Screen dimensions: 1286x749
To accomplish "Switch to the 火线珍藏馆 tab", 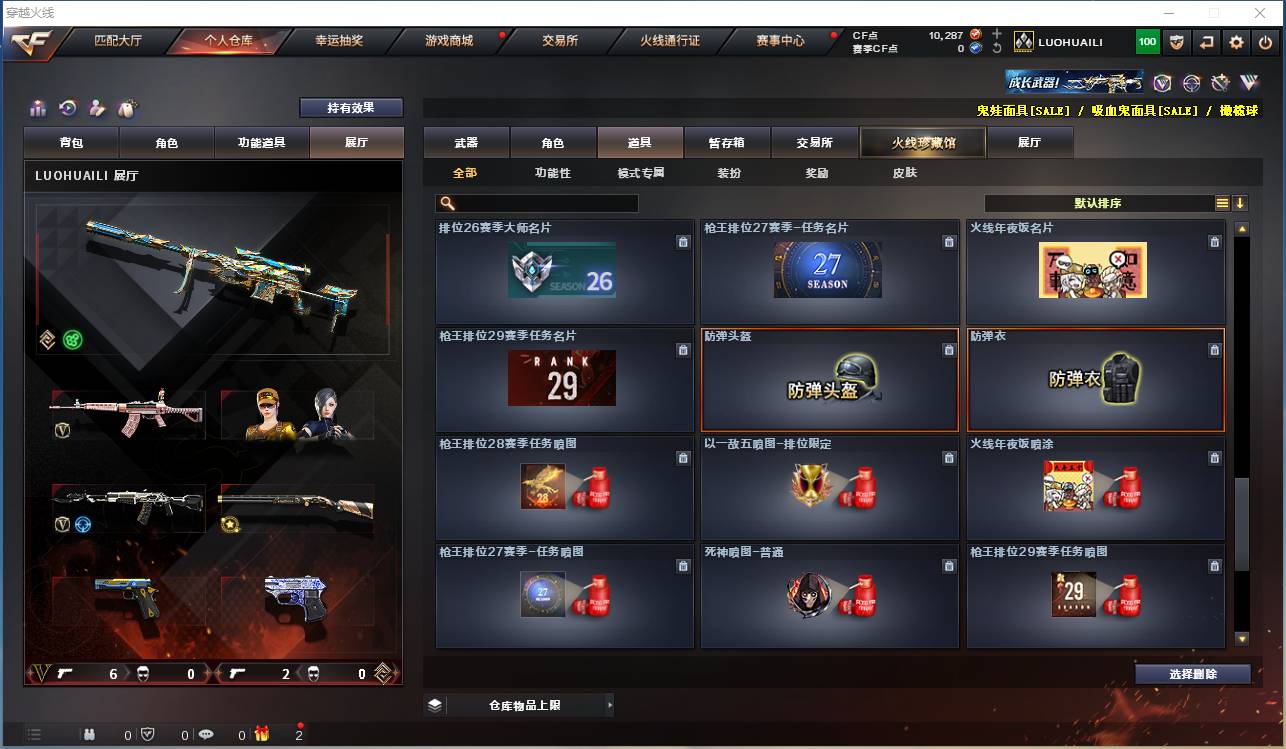I will [921, 142].
